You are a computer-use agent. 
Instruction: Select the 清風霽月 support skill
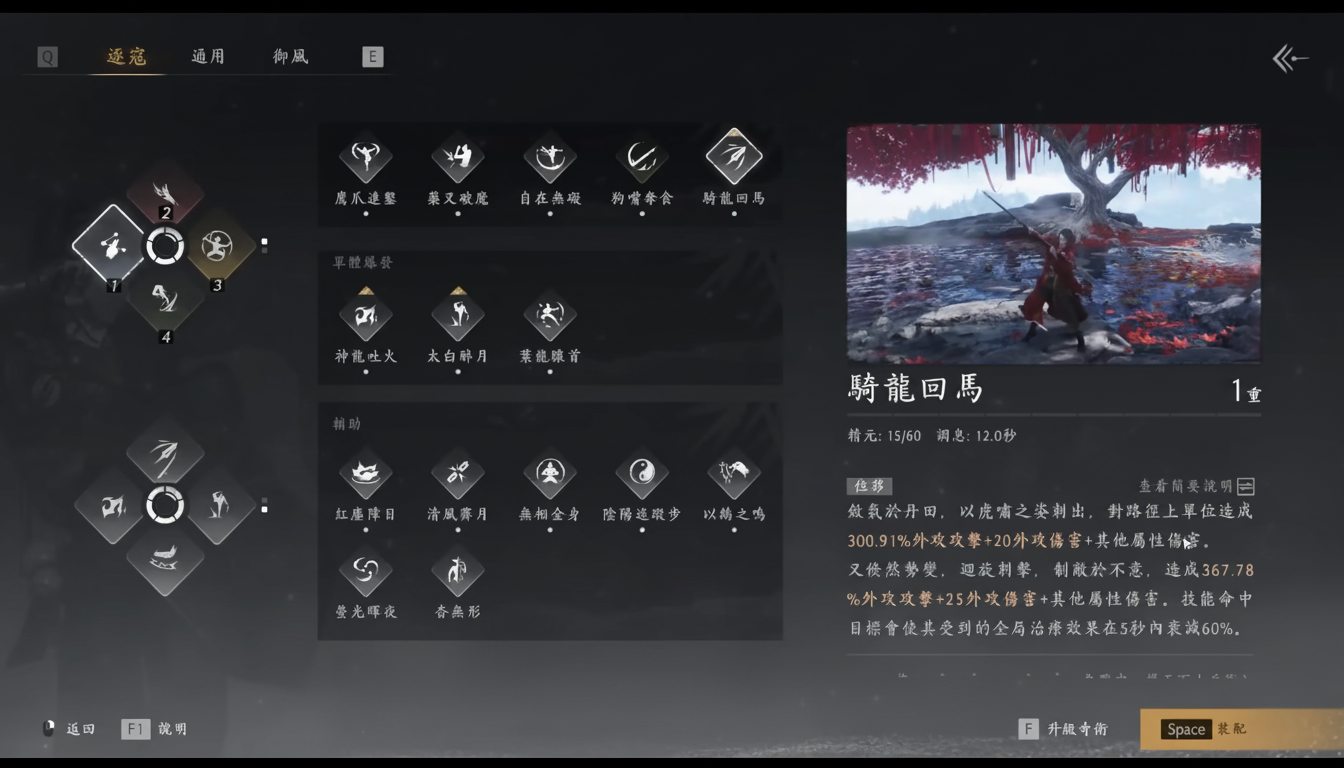(457, 476)
